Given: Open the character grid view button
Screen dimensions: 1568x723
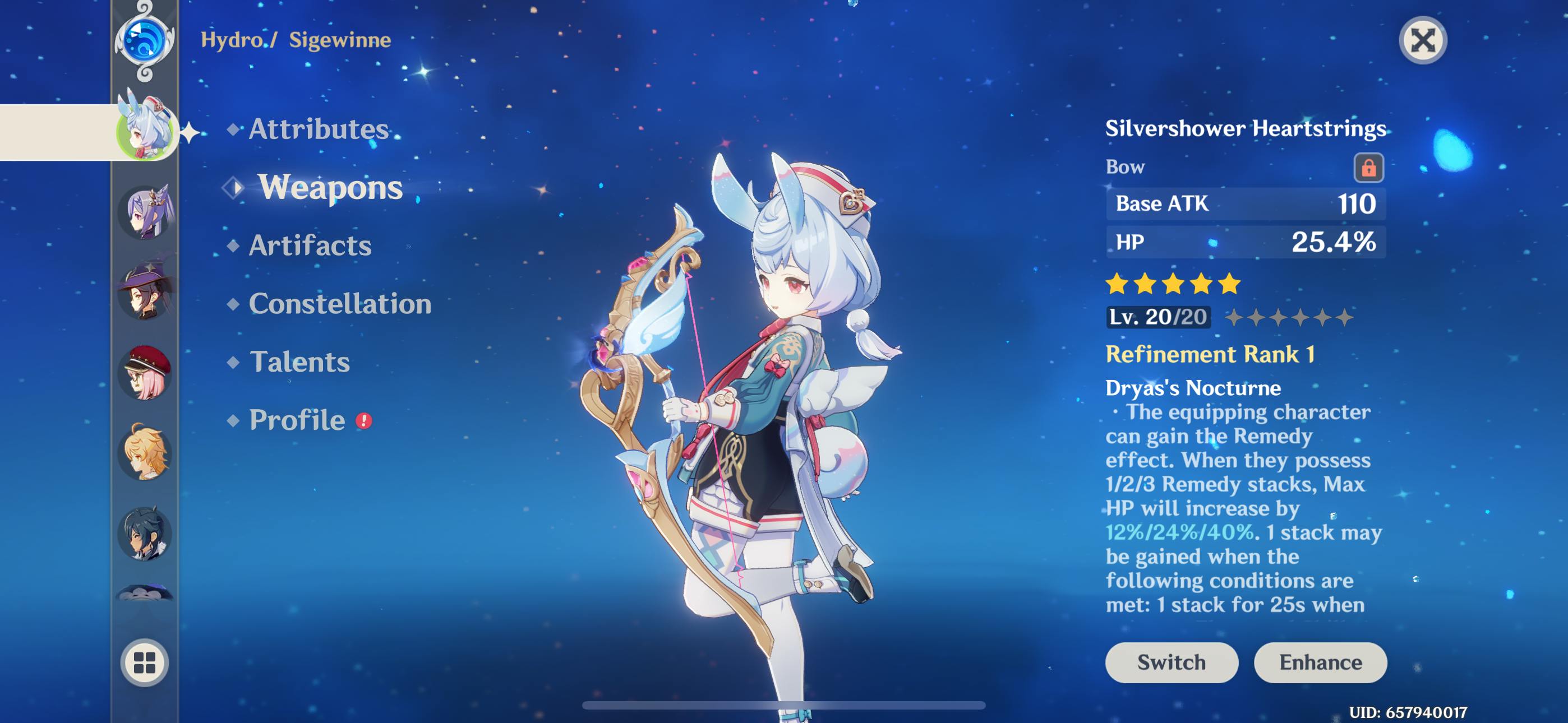Looking at the screenshot, I should click(x=145, y=662).
